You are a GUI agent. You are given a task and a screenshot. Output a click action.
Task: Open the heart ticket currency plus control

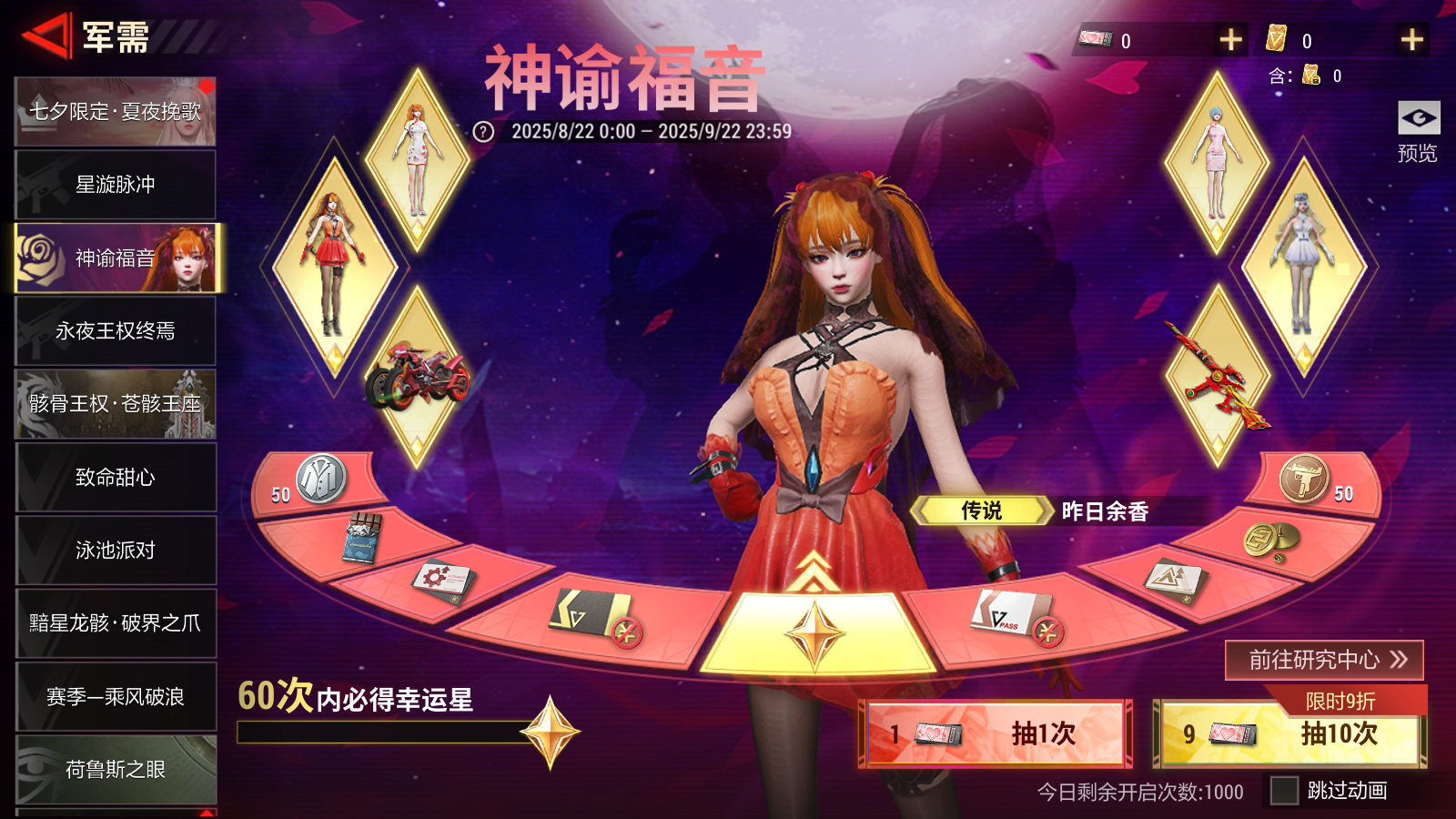pyautogui.click(x=1231, y=38)
